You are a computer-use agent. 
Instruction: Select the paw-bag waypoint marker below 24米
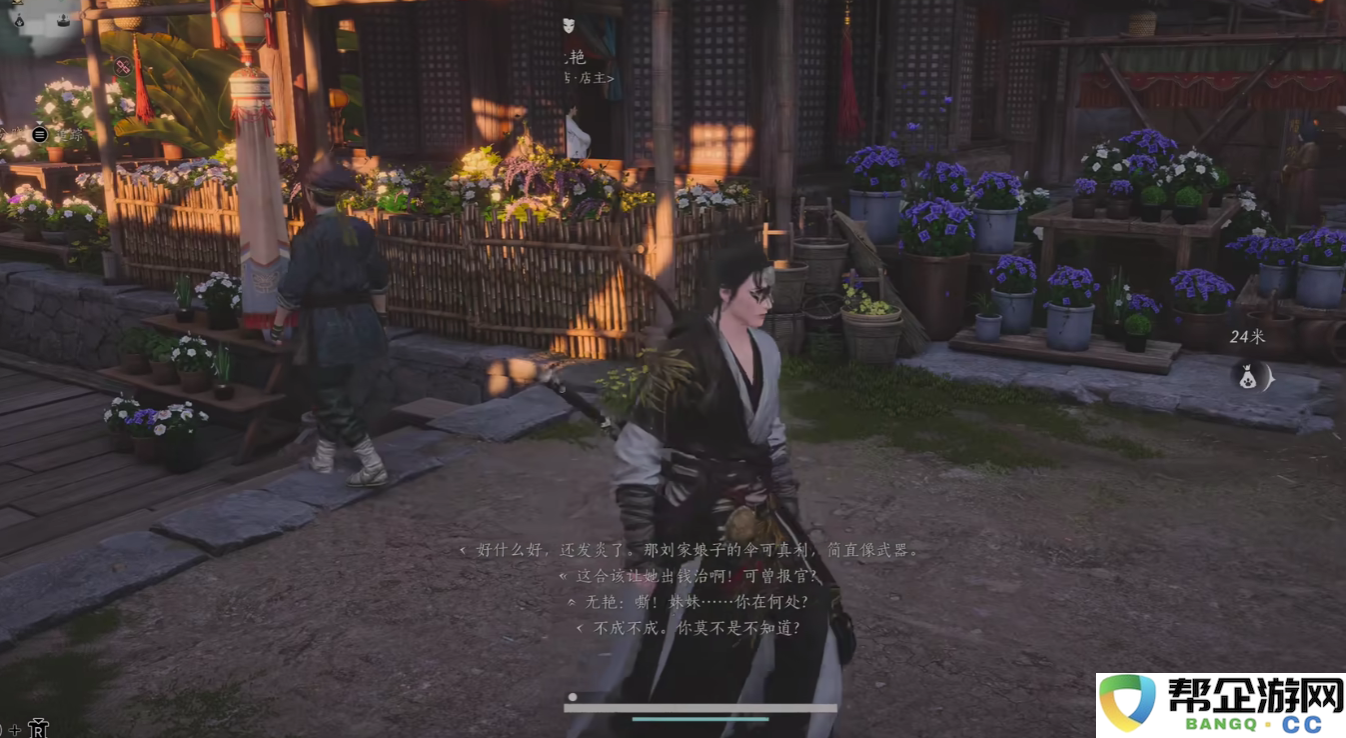[x=1247, y=377]
